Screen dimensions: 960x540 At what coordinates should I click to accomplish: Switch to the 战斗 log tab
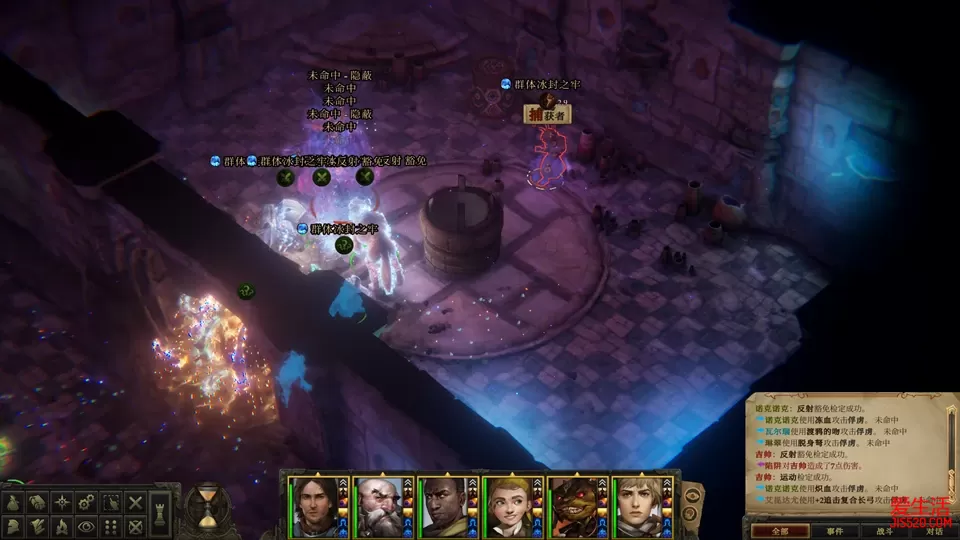point(884,531)
